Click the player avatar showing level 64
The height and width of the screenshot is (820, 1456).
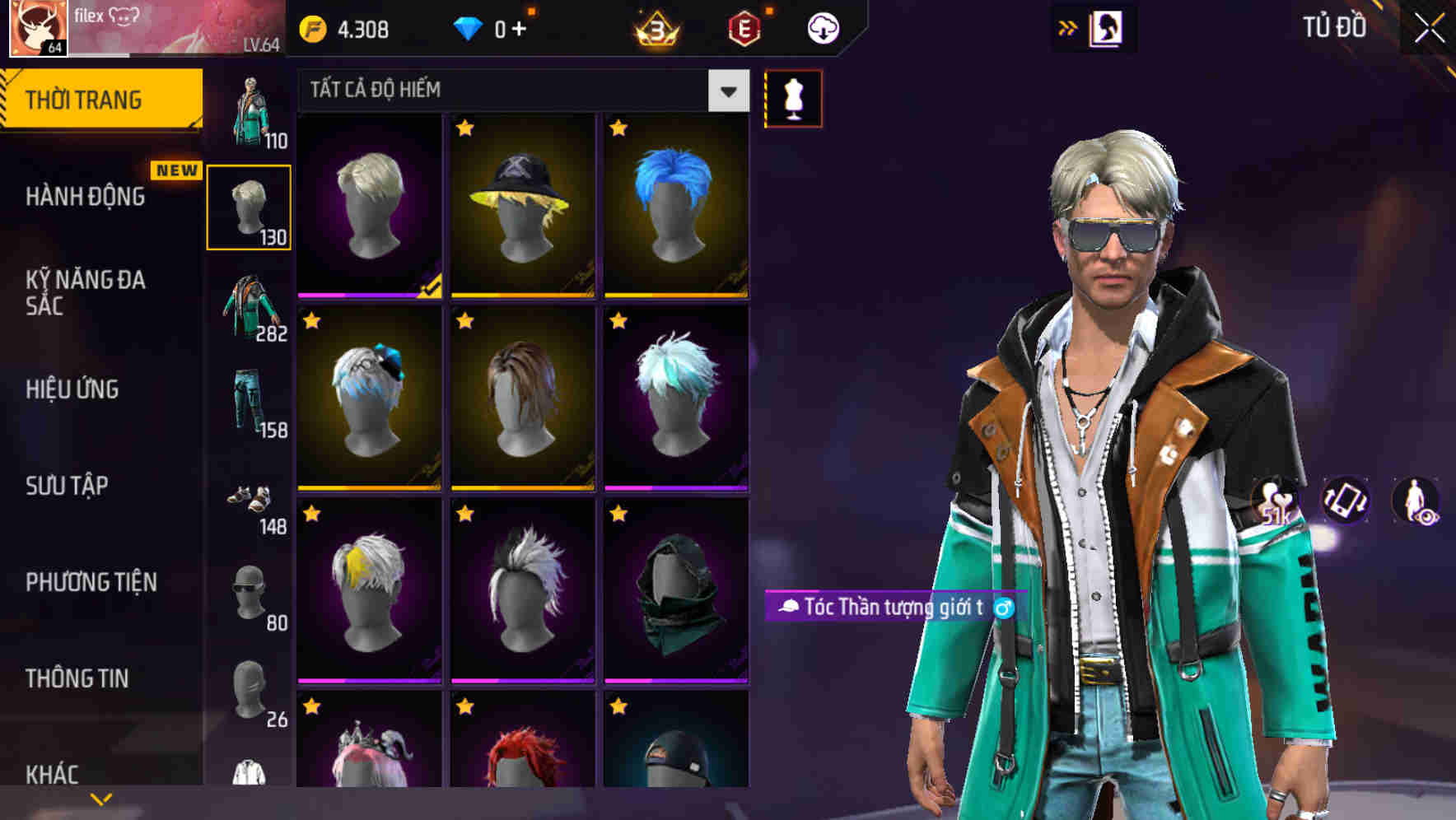pos(37,27)
